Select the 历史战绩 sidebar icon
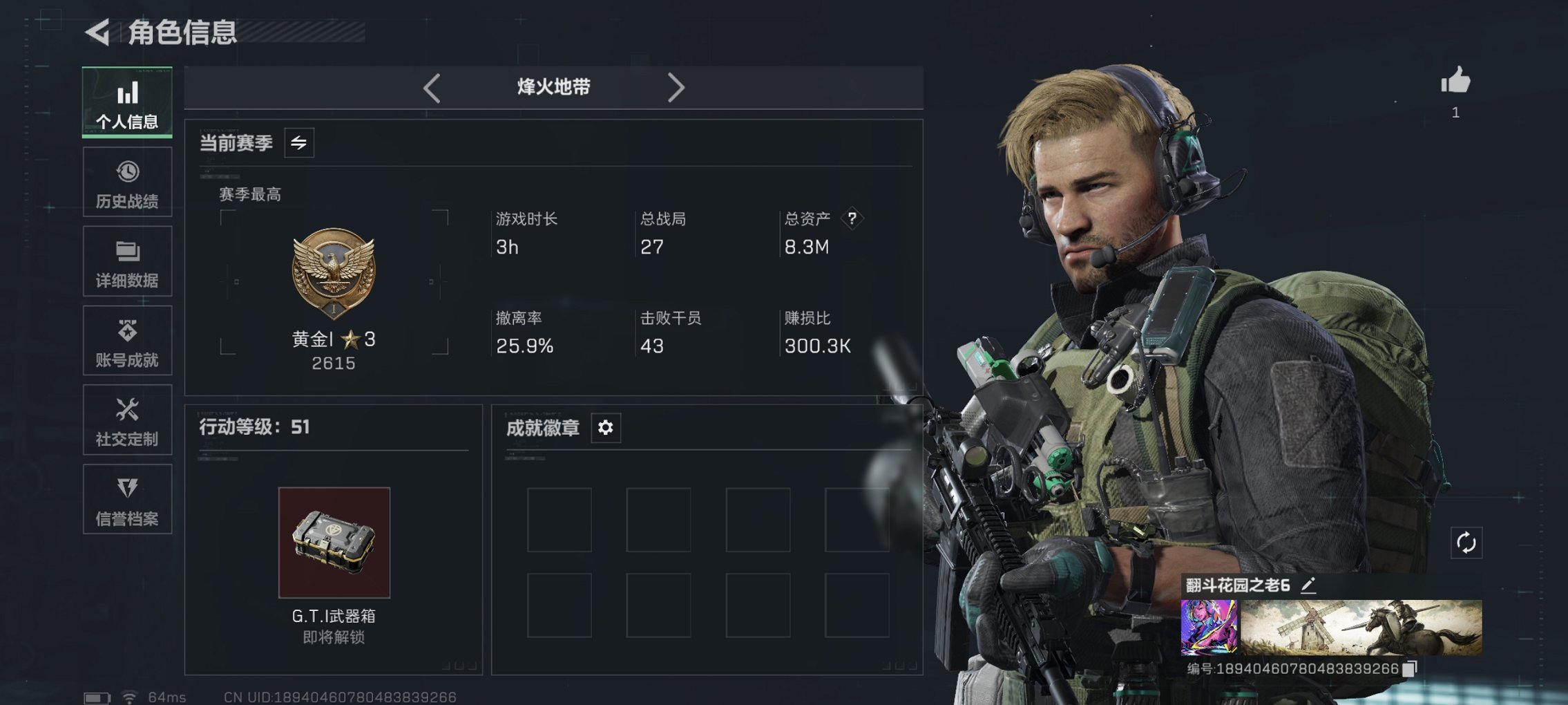 click(127, 182)
